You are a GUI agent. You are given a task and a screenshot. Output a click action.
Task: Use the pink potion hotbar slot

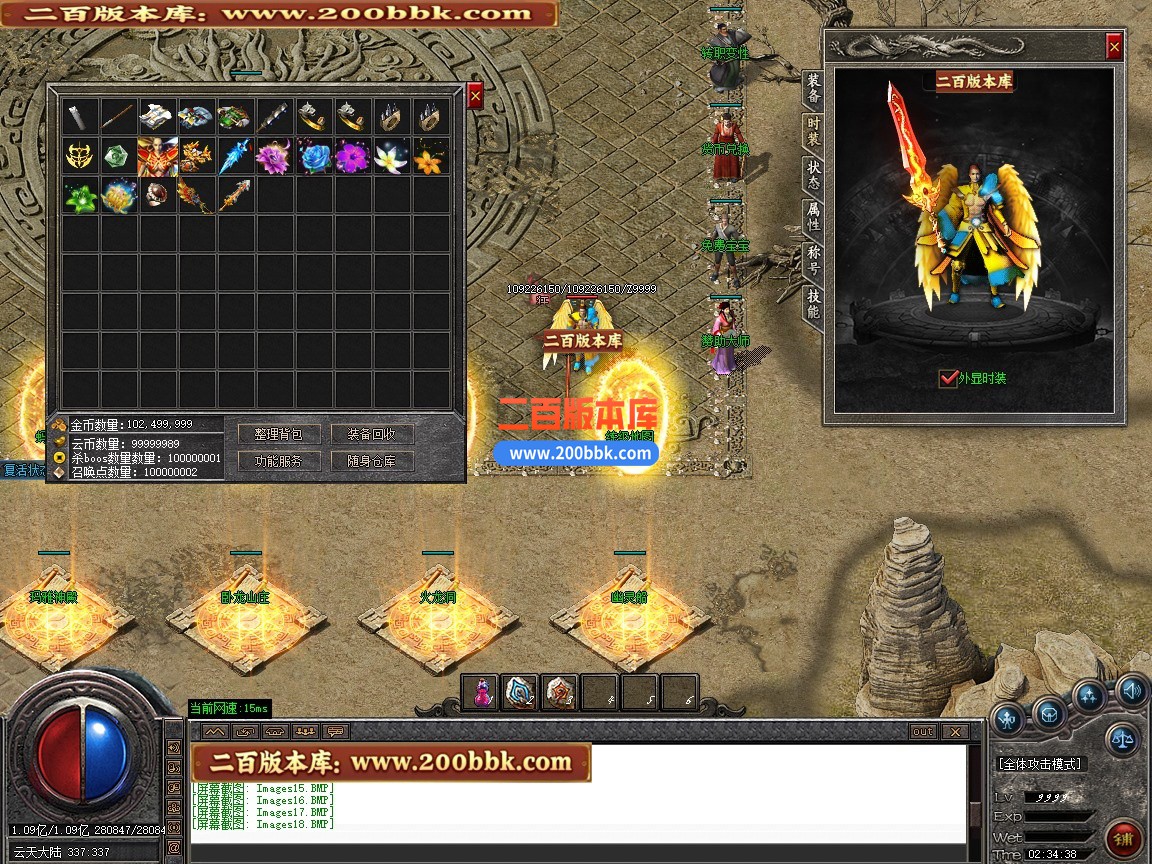(480, 692)
